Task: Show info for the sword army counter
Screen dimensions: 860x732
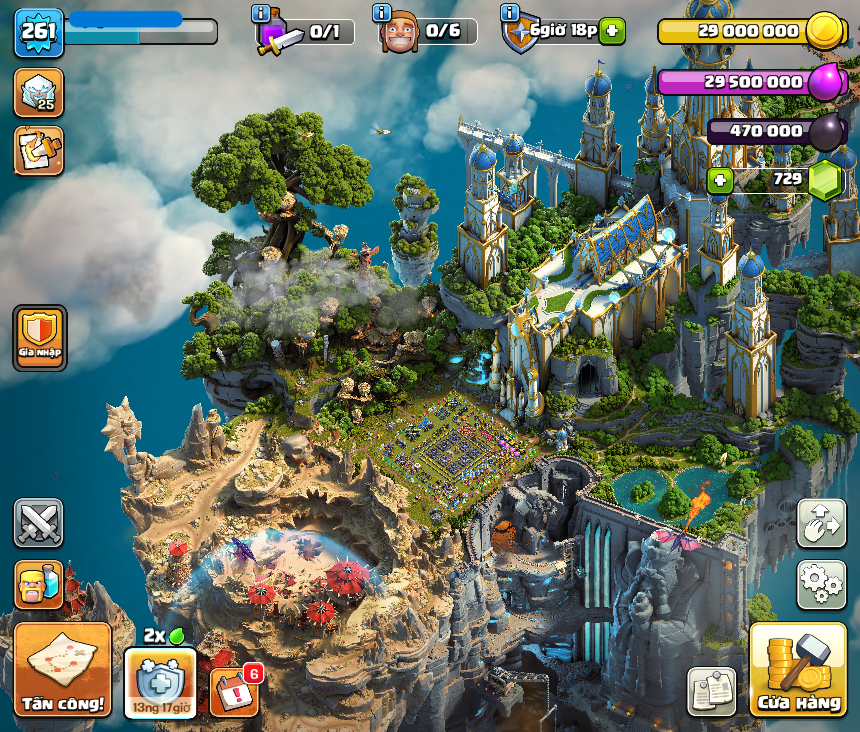Action: 262,13
